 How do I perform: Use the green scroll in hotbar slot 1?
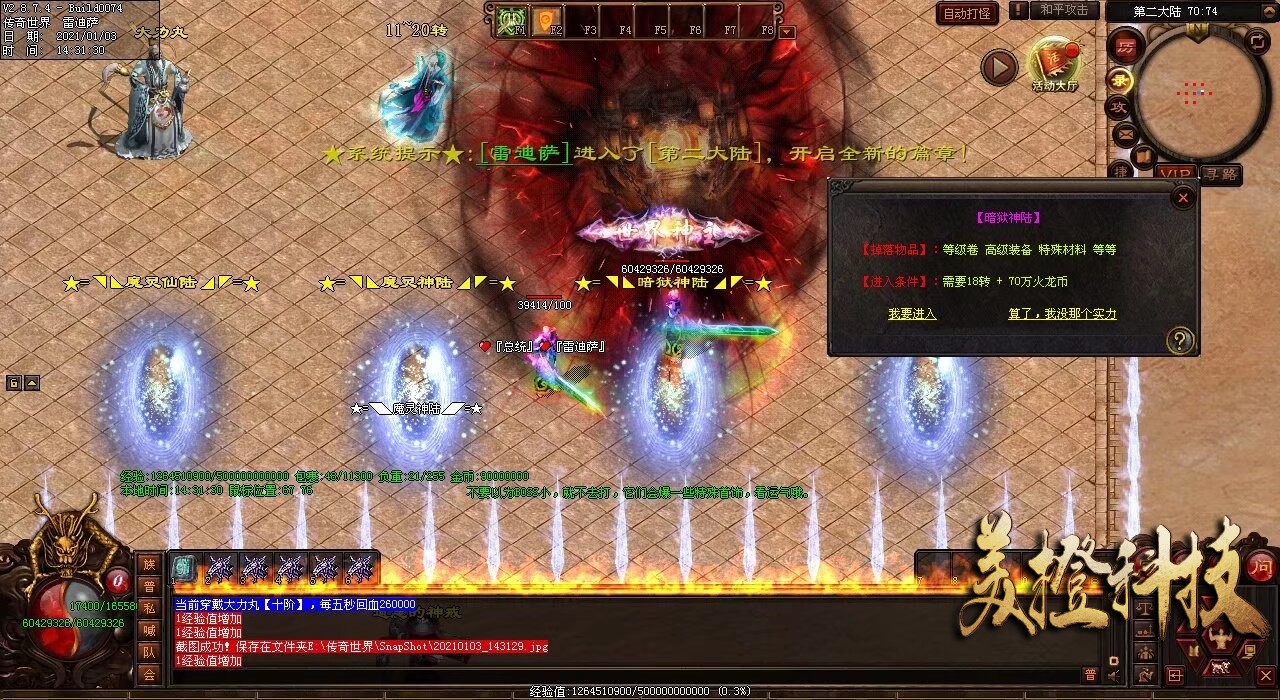[183, 568]
